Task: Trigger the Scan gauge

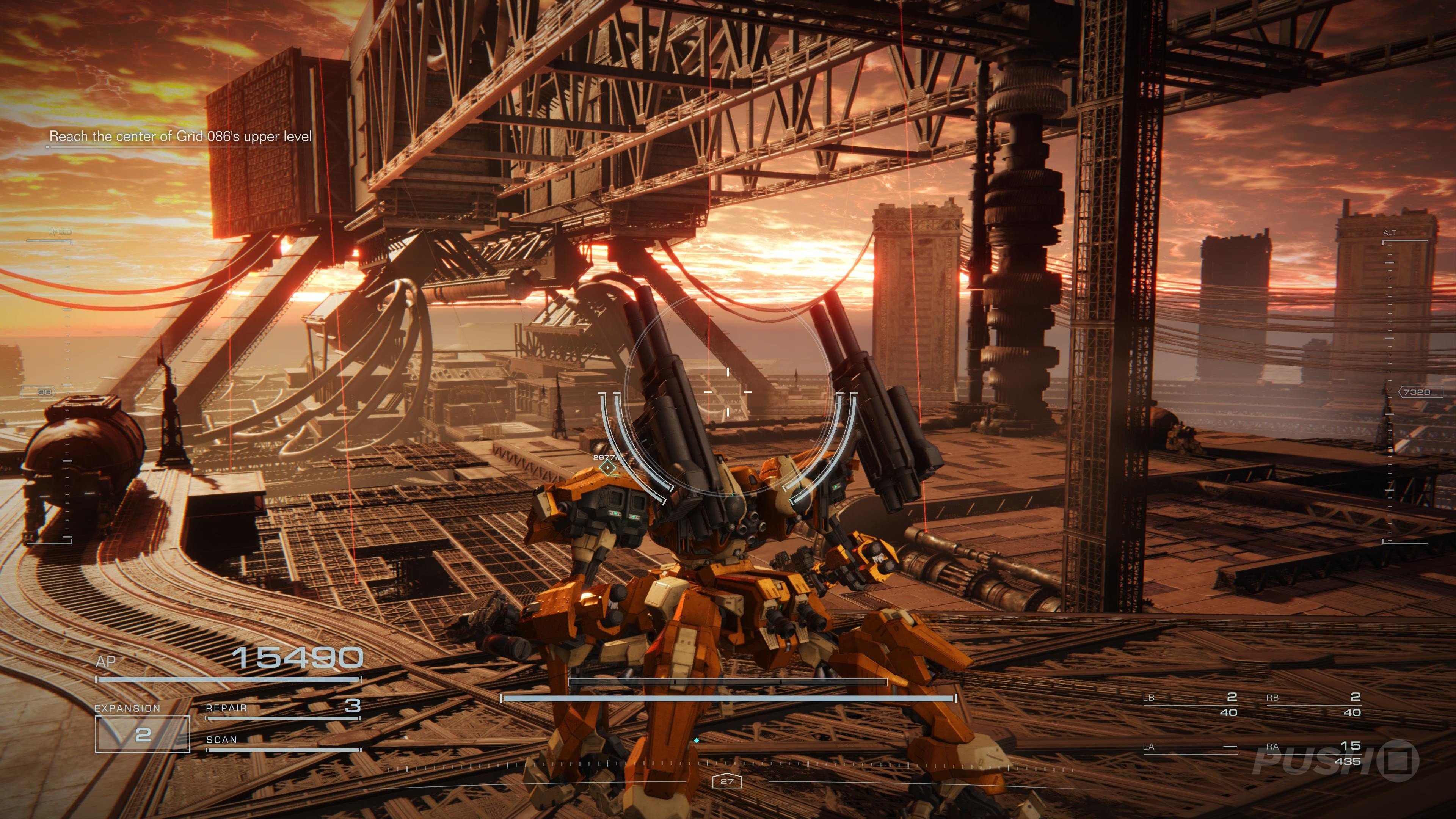Action: [x=282, y=743]
